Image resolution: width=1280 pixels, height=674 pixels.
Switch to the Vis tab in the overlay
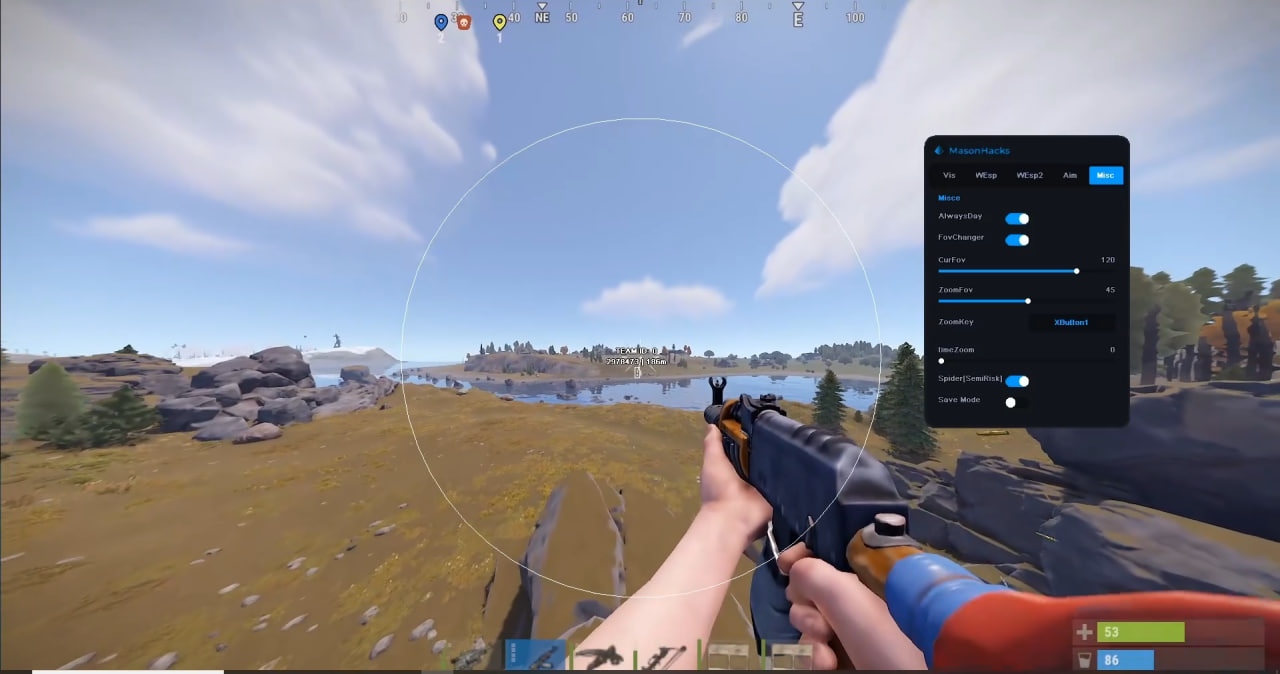pyautogui.click(x=949, y=176)
